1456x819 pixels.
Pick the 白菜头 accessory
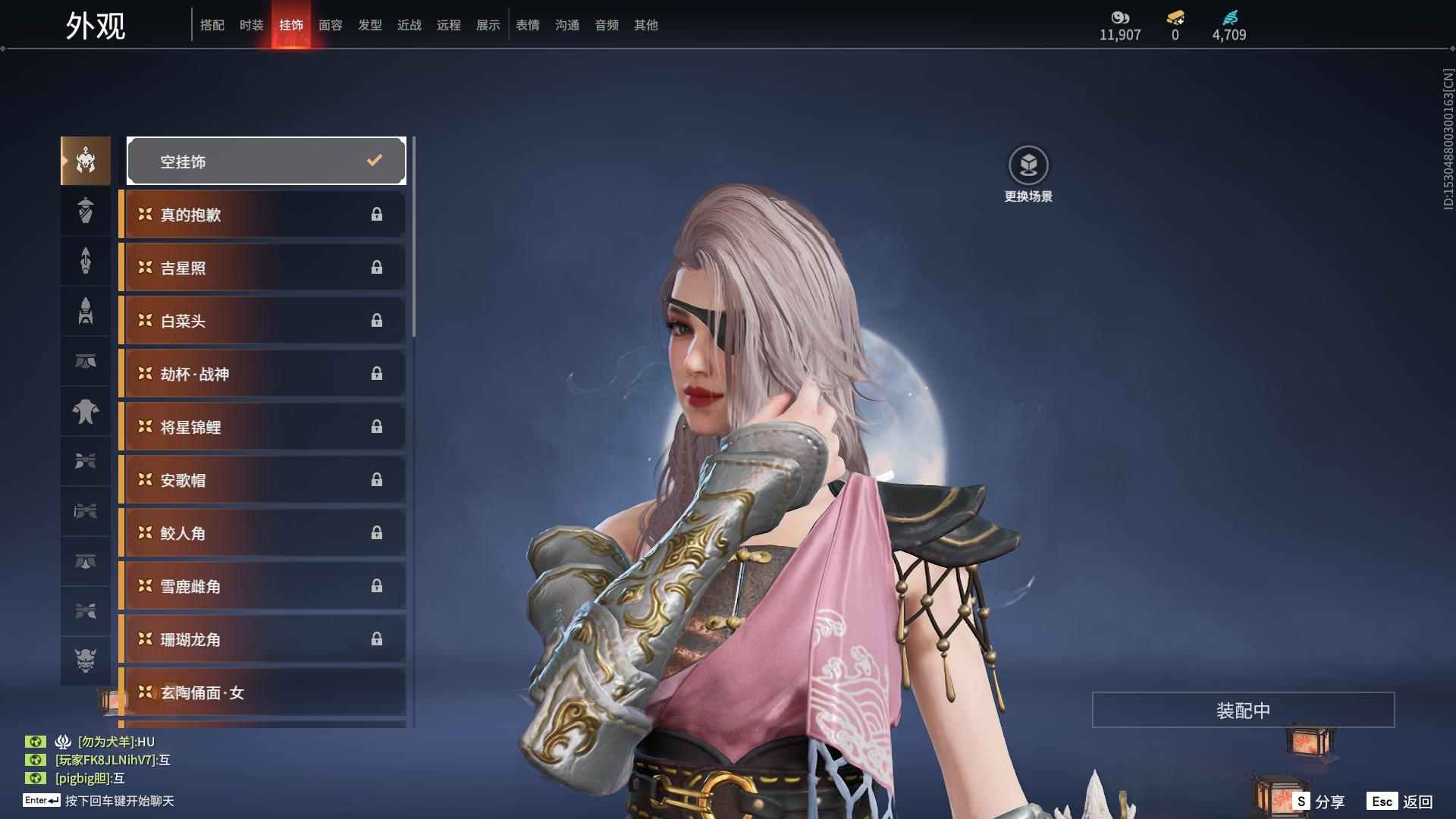coord(262,321)
